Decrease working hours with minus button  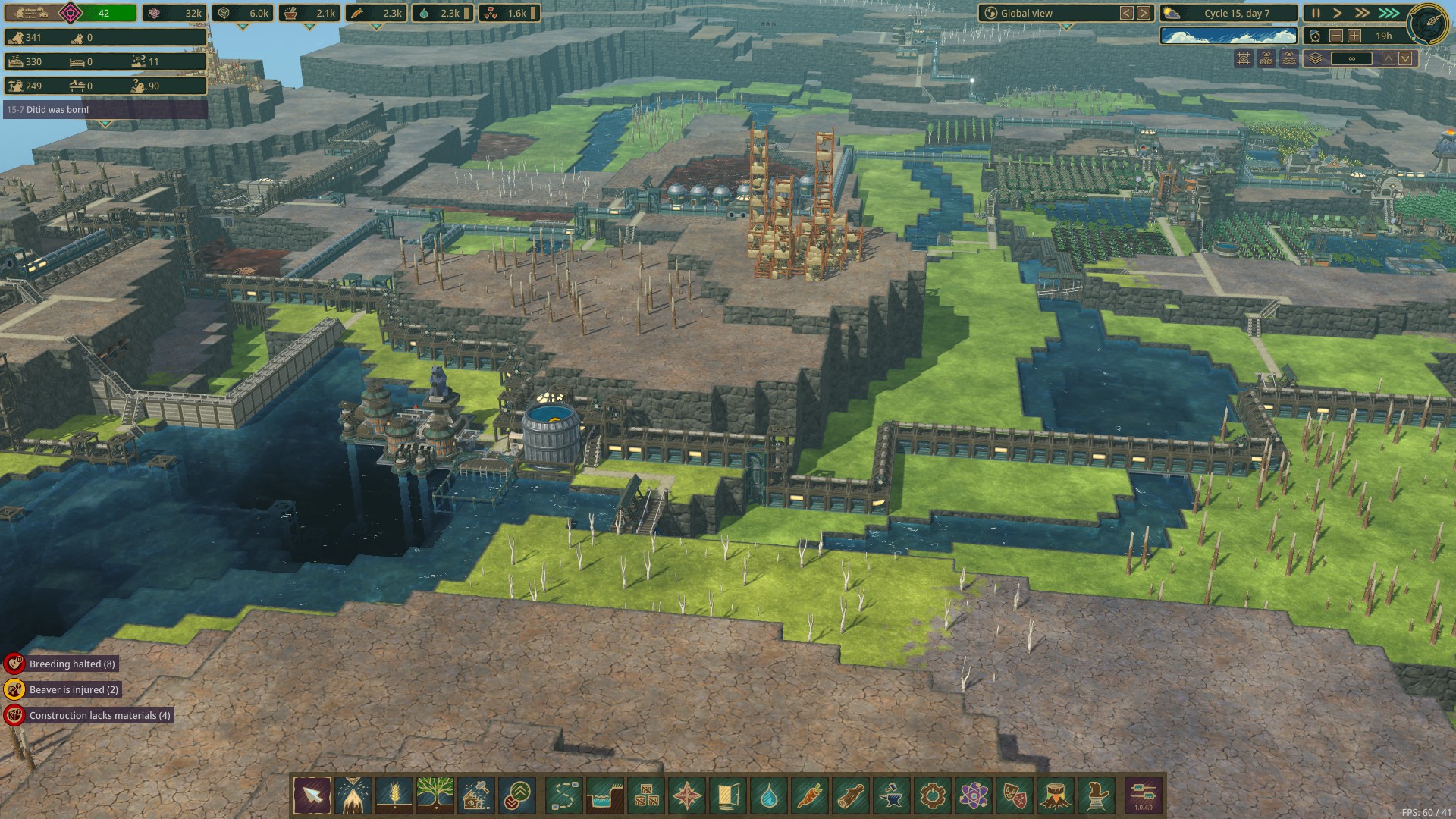point(1336,36)
